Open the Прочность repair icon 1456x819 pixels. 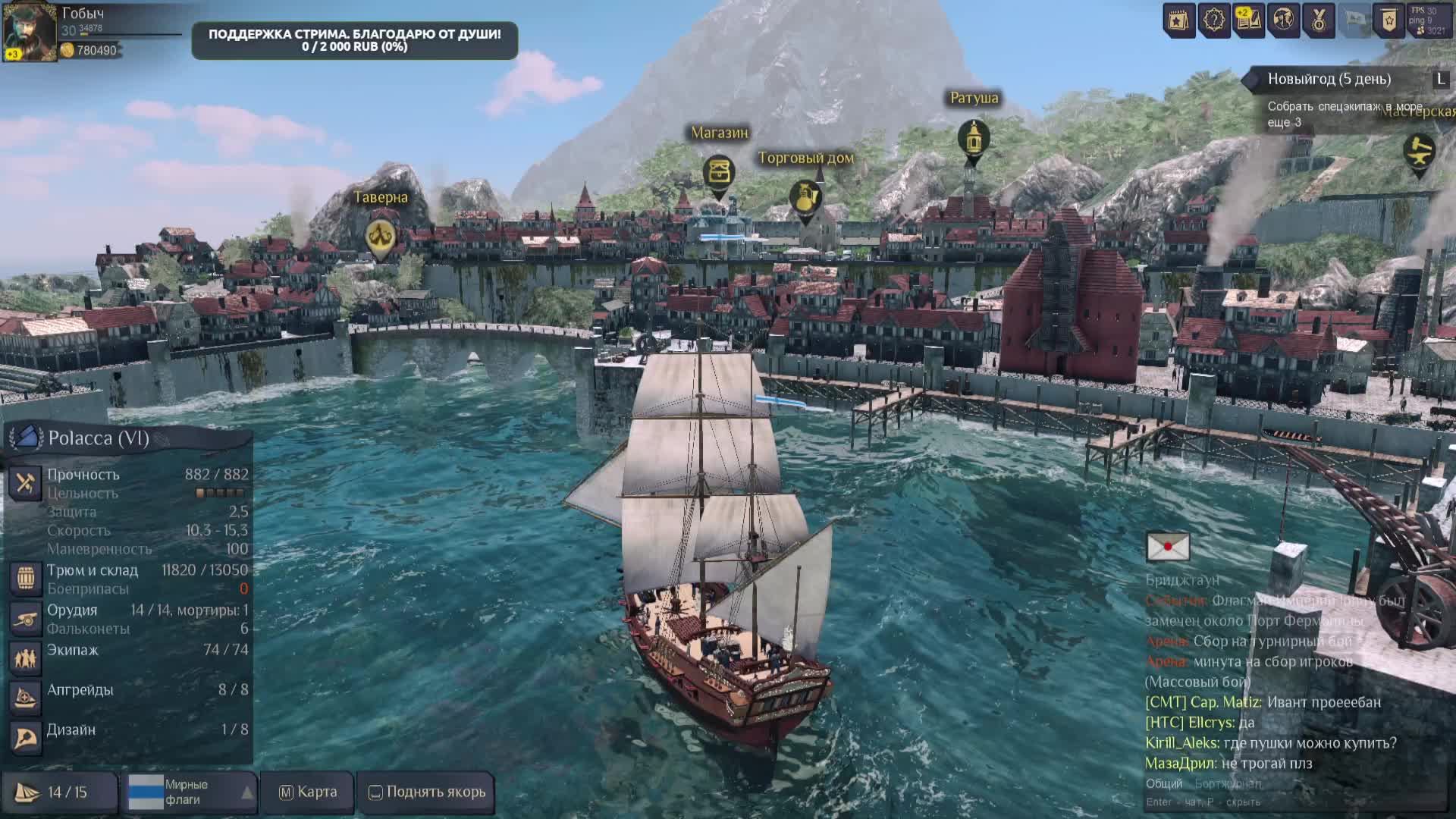pos(25,482)
